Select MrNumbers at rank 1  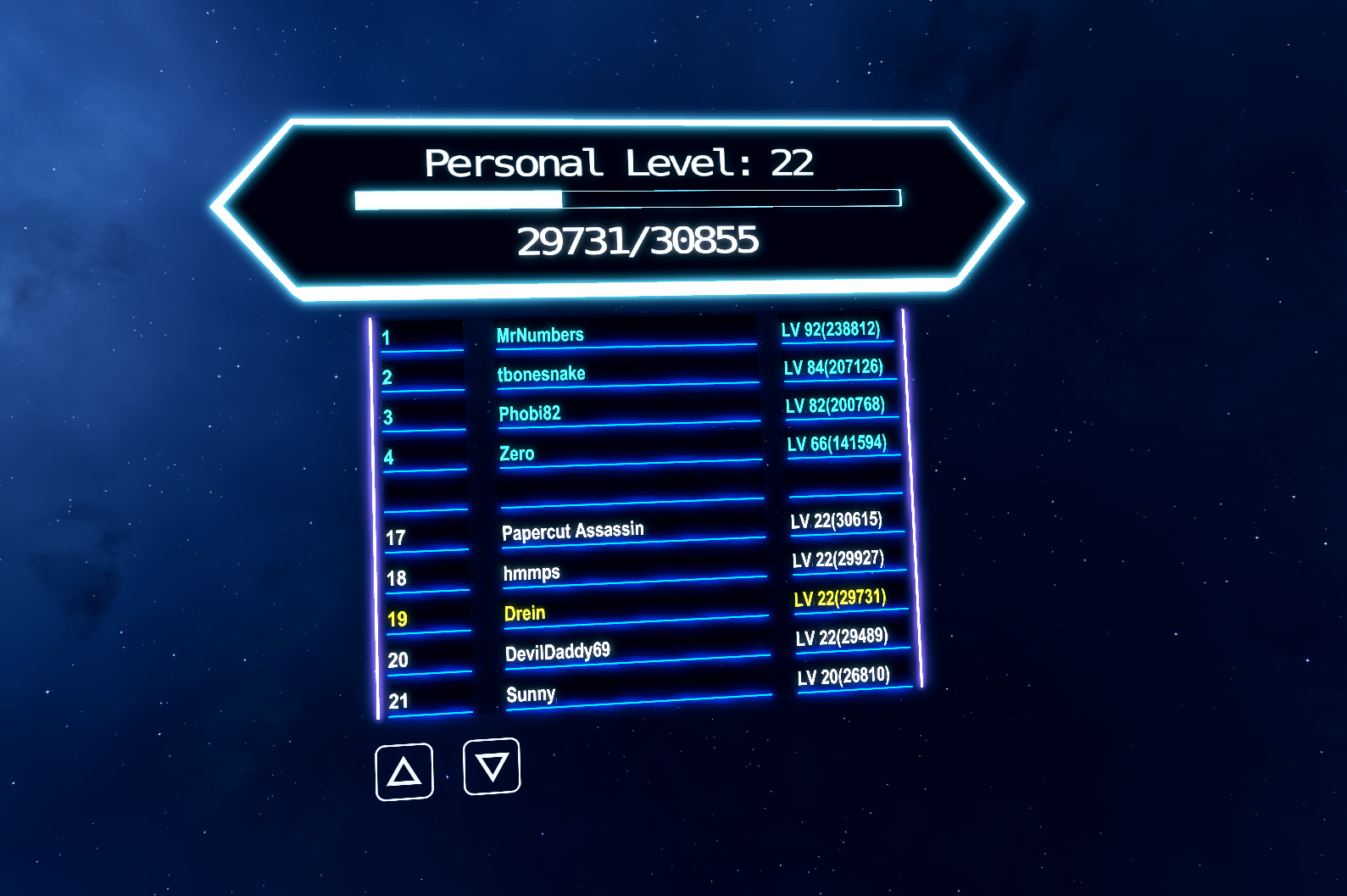click(x=540, y=334)
